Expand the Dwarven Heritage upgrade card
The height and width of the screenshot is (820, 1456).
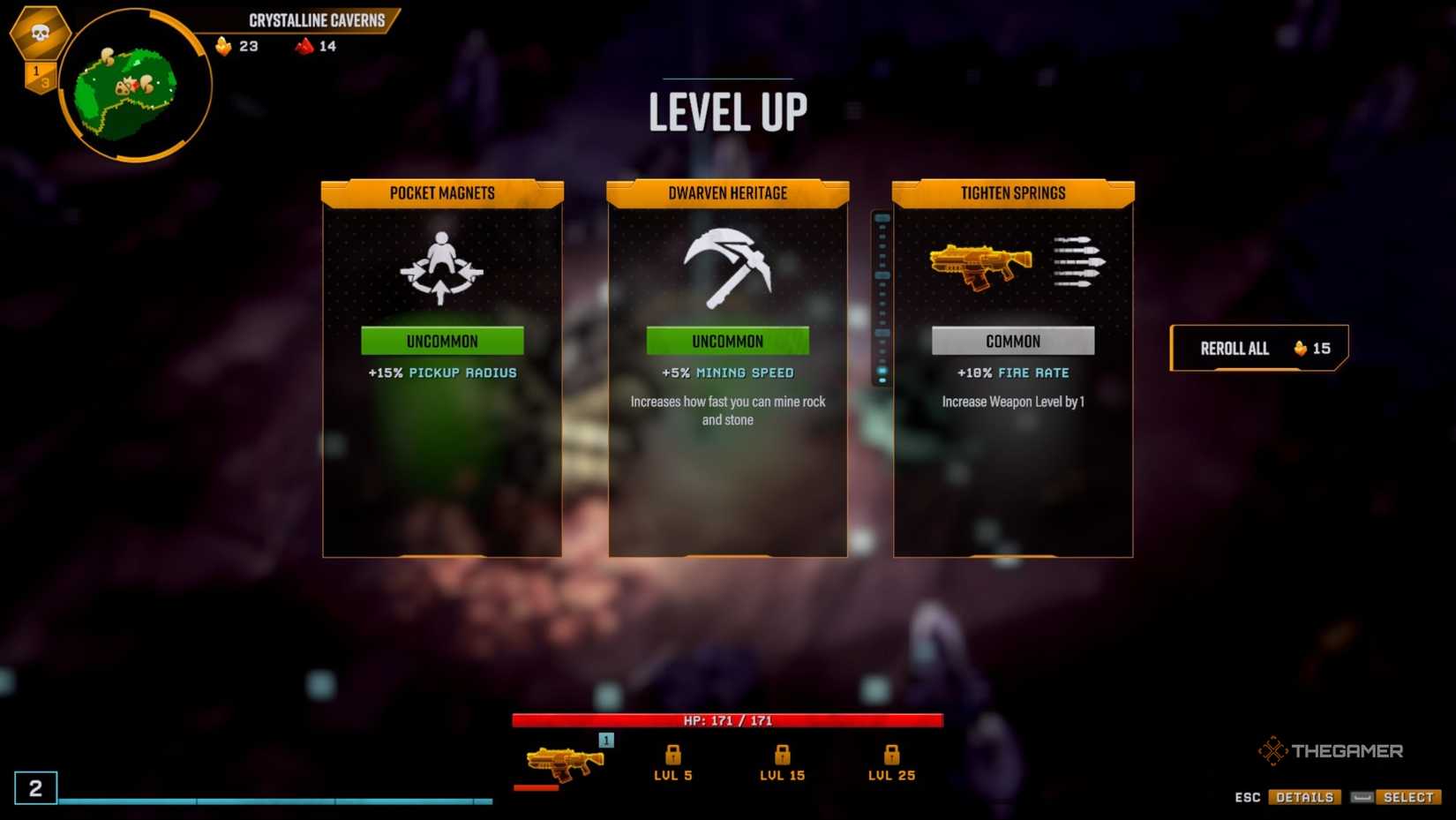[x=726, y=371]
